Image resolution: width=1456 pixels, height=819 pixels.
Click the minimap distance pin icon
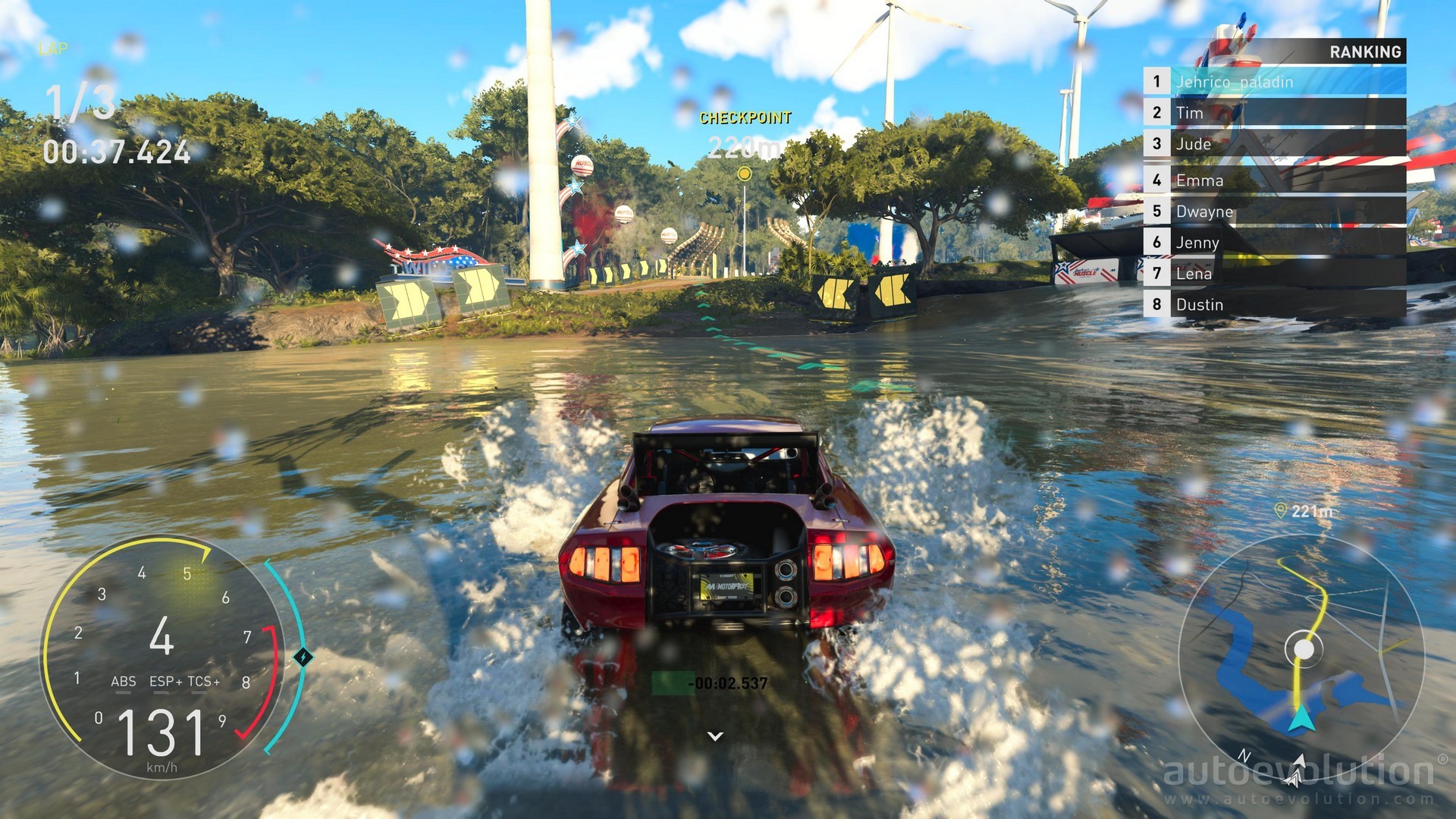(1281, 511)
